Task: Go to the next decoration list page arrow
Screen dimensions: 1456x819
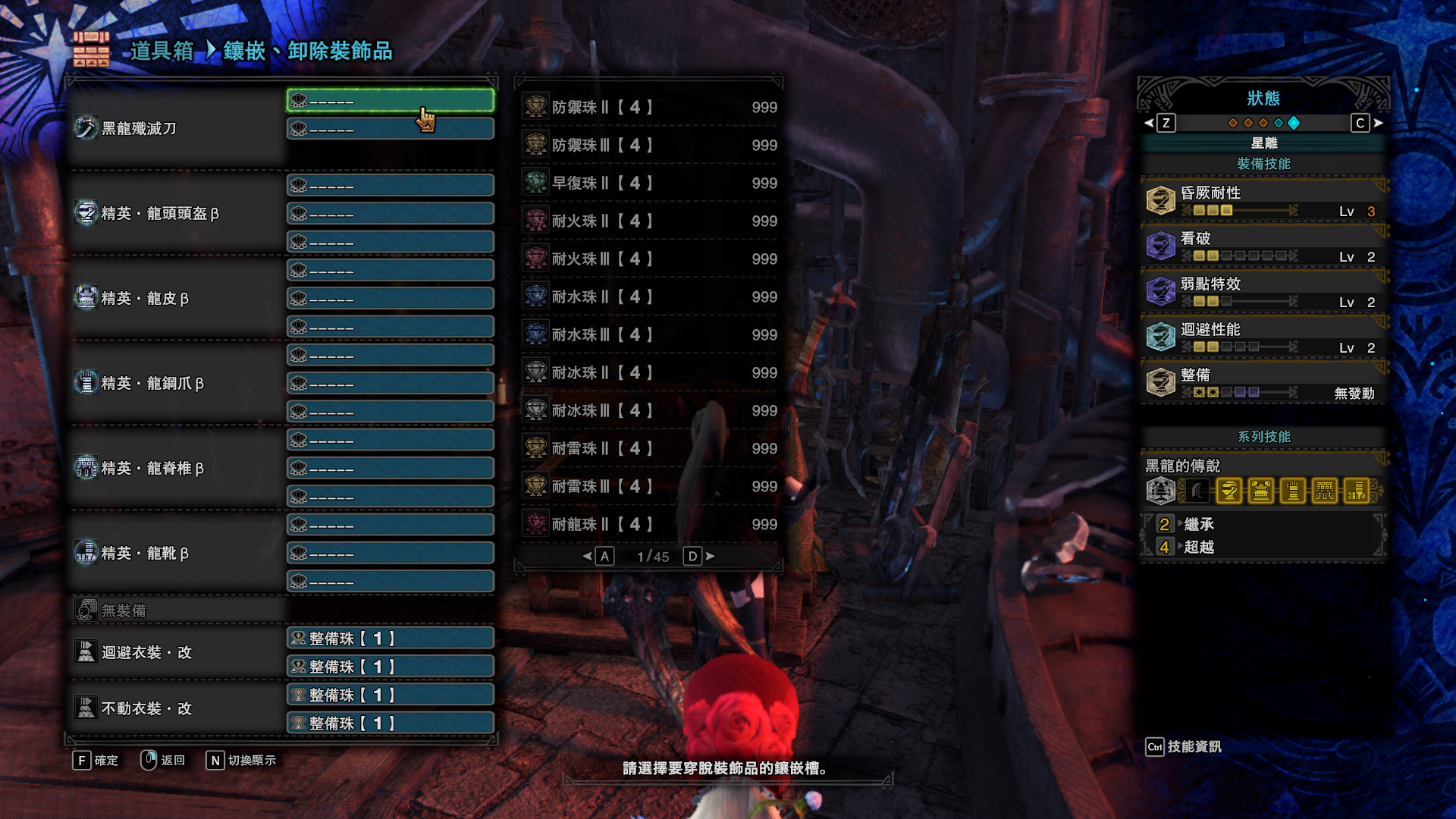Action: (x=710, y=557)
